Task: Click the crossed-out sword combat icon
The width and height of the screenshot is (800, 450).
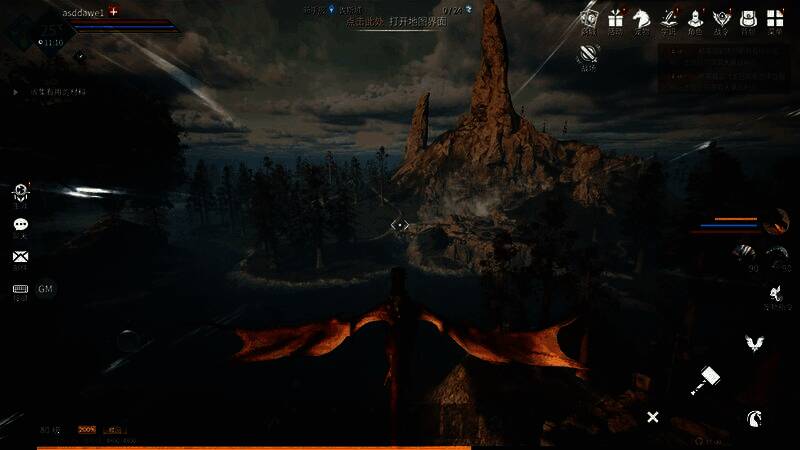Action: click(x=588, y=57)
